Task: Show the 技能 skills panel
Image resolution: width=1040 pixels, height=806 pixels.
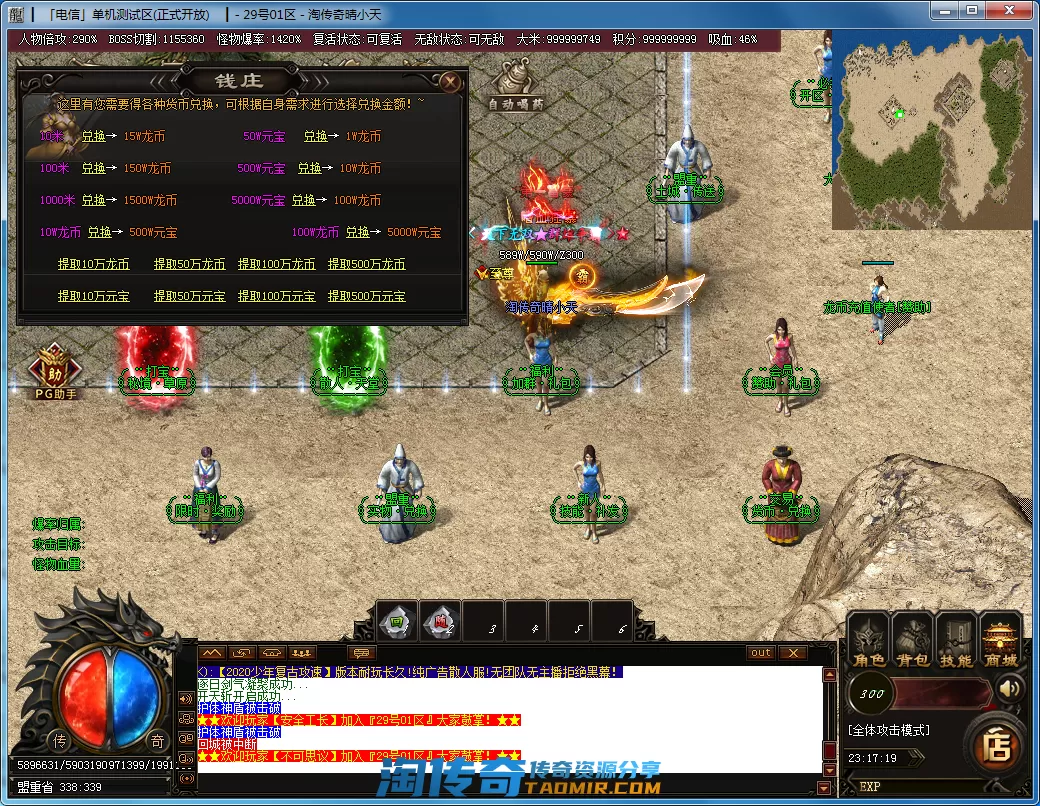Action: point(956,641)
